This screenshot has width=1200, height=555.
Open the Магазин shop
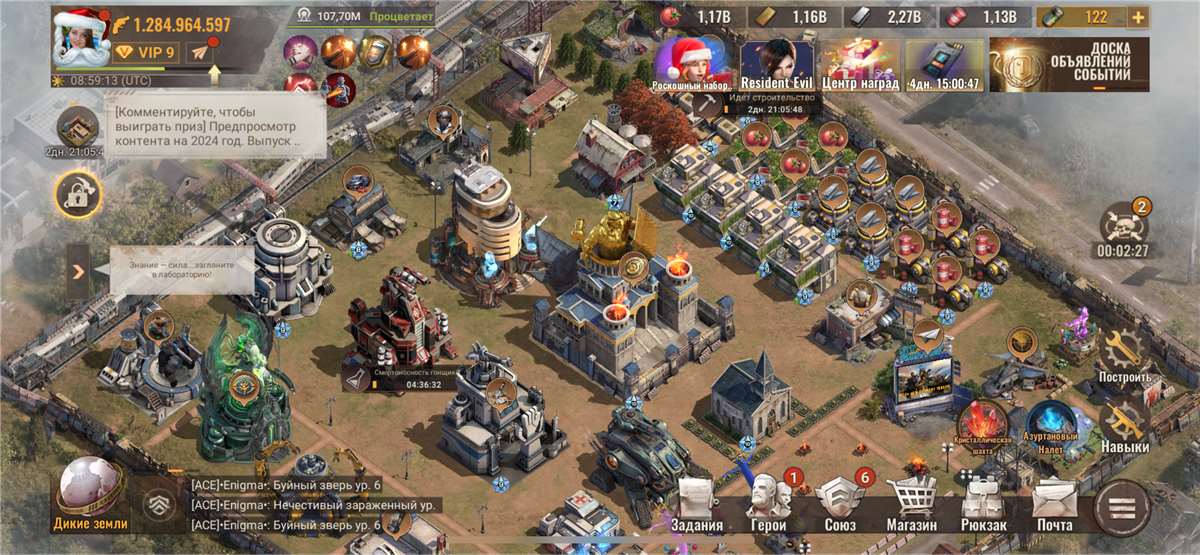point(910,505)
